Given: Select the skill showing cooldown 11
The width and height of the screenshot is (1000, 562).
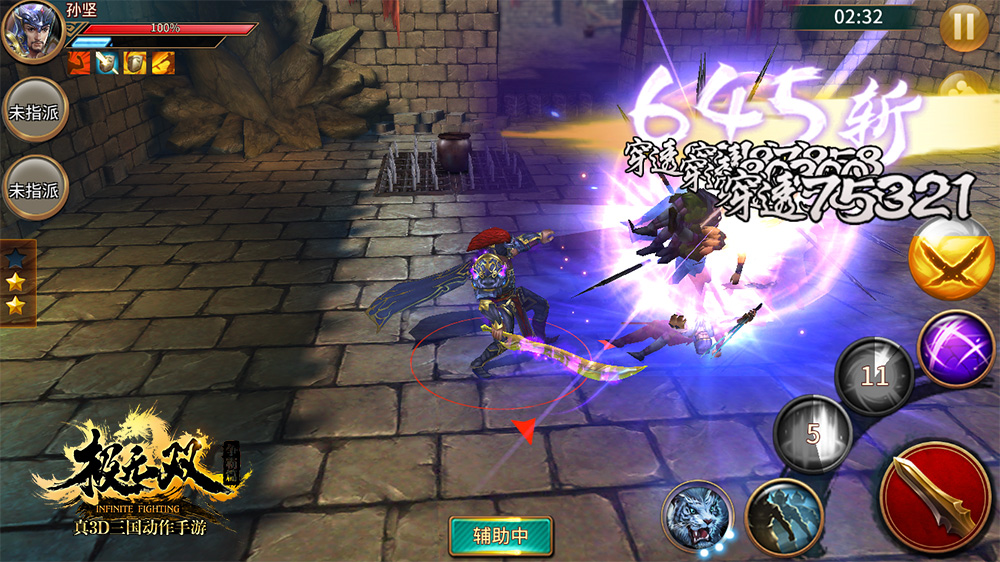Looking at the screenshot, I should click(x=875, y=376).
